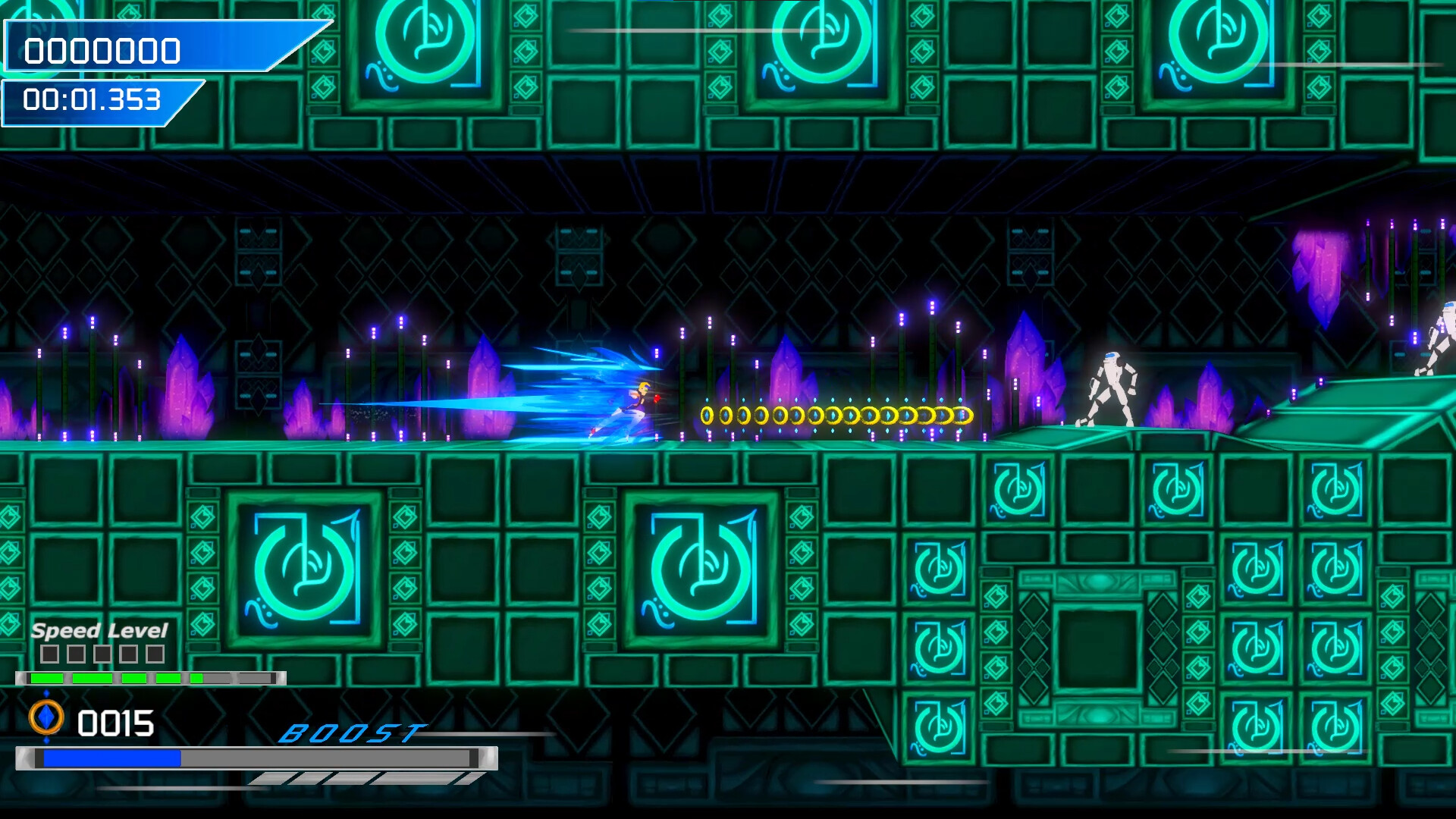
Task: Click the ring count showing 0015
Action: 114,722
